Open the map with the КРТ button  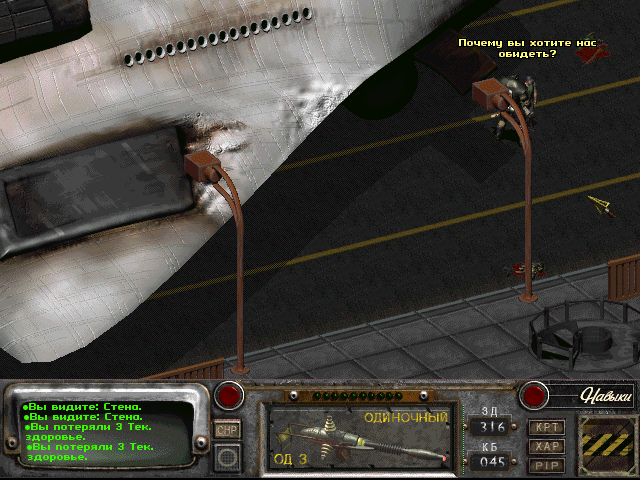tap(547, 427)
